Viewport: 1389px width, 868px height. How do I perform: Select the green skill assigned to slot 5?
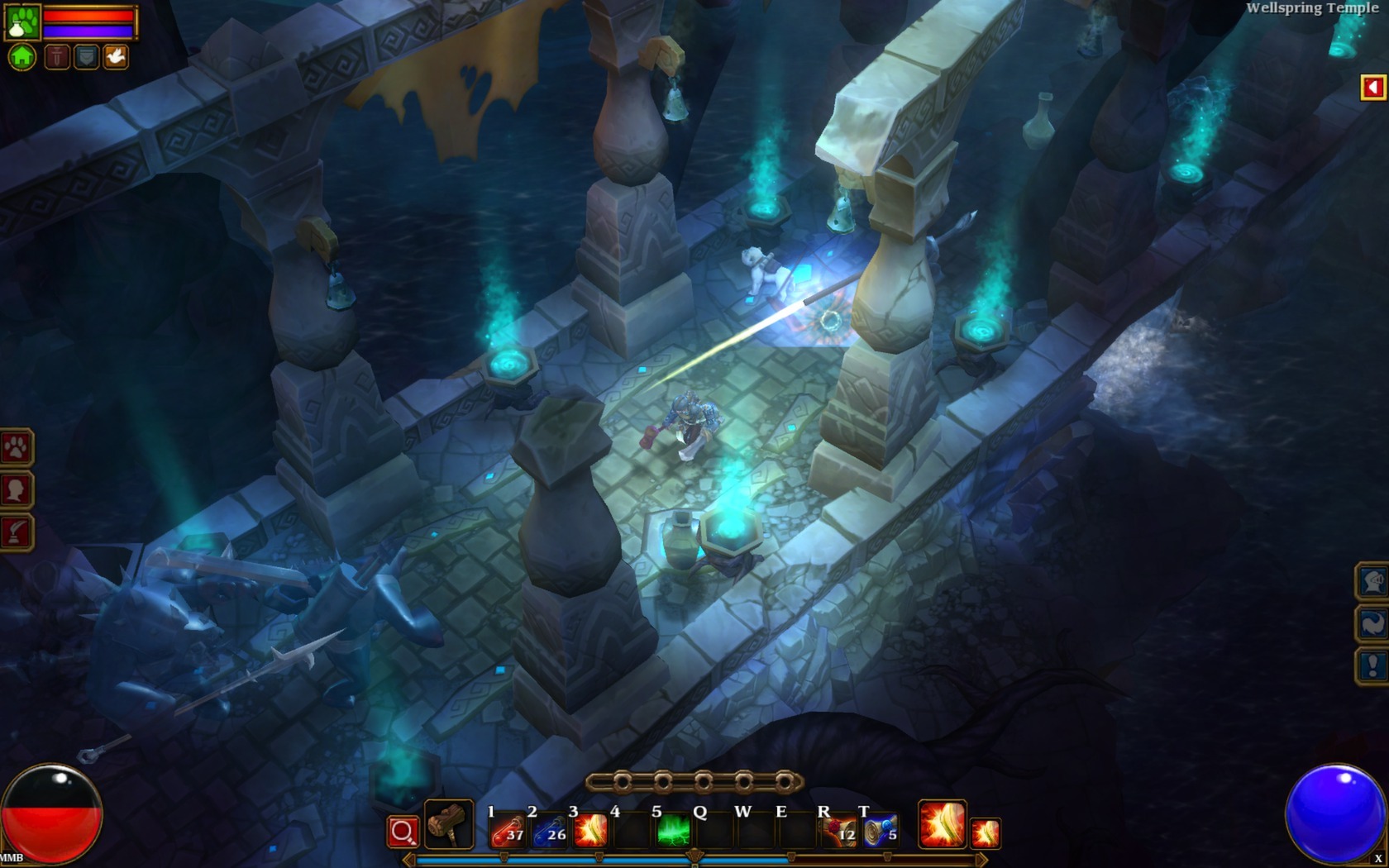coord(674,831)
